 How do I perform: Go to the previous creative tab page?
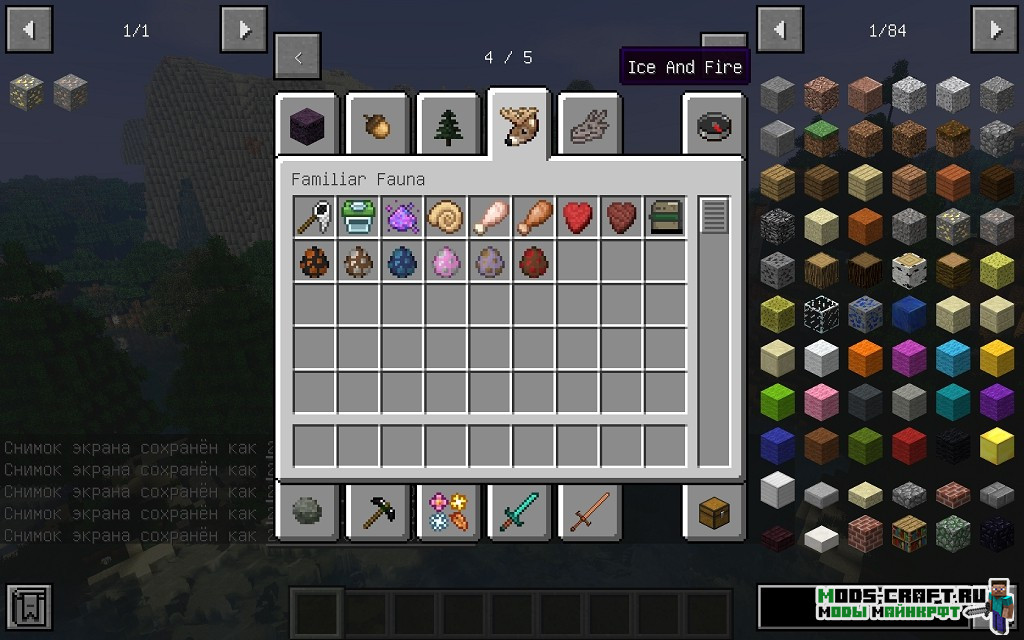click(298, 58)
